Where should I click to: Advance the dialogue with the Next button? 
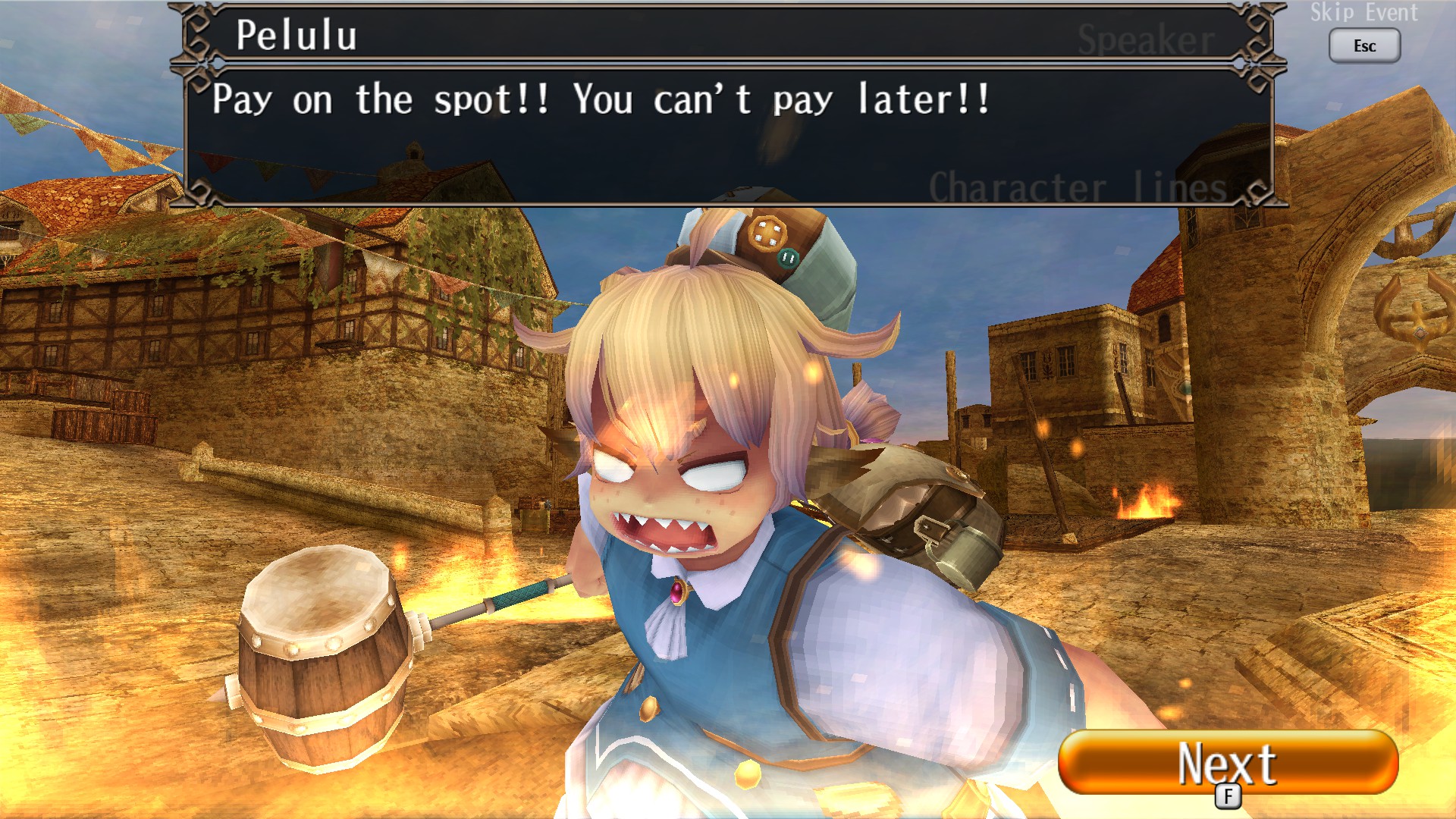[x=1227, y=762]
